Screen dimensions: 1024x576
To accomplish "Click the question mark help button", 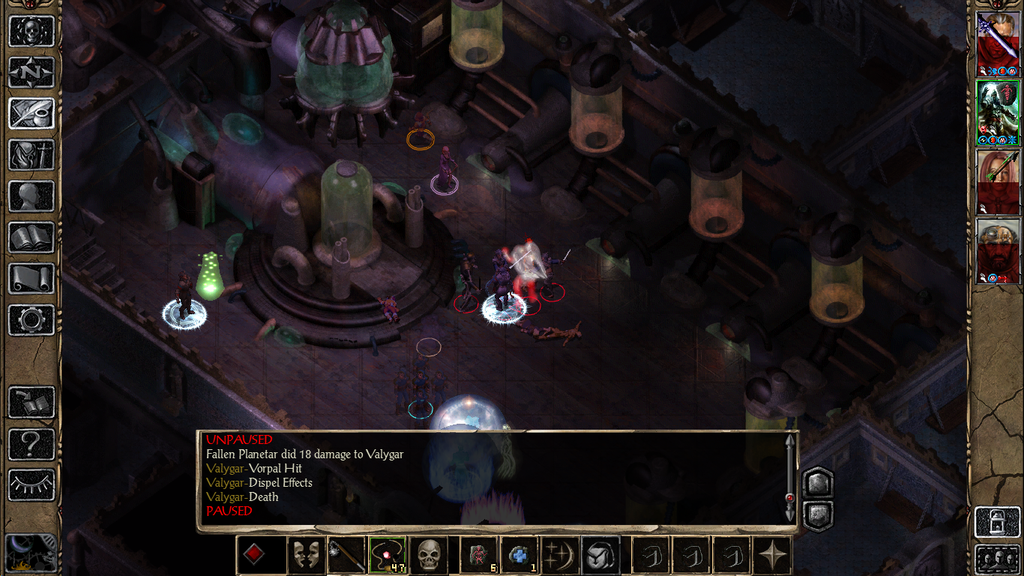I will coord(31,443).
